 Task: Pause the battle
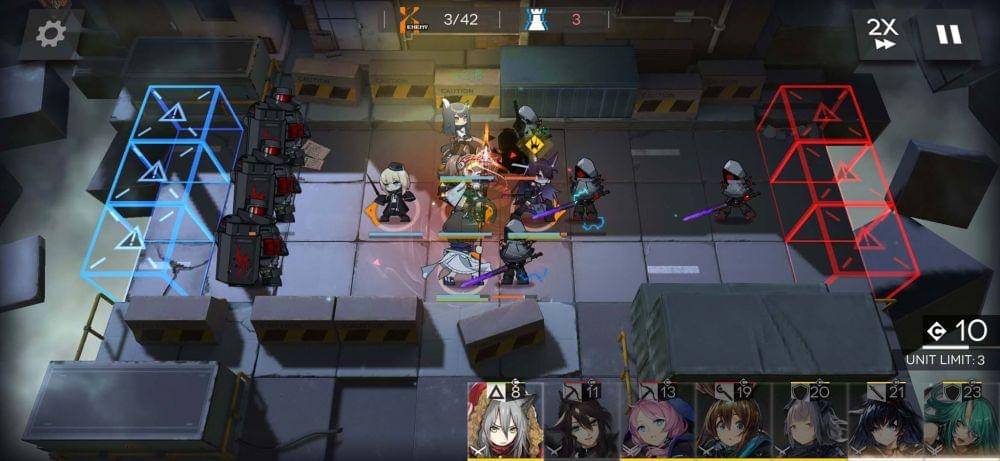[x=947, y=34]
